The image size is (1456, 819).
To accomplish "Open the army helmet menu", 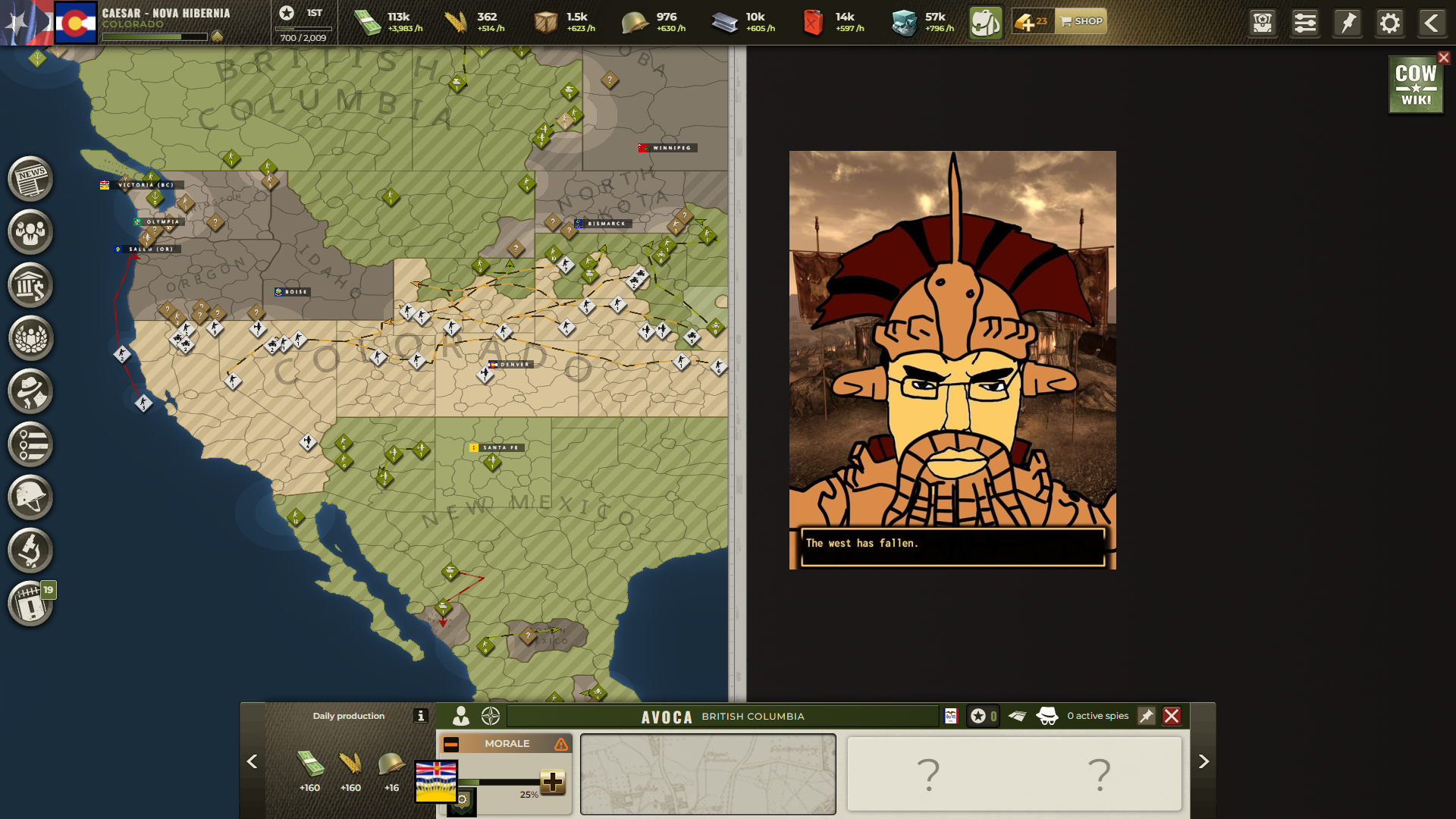I will pos(30,497).
